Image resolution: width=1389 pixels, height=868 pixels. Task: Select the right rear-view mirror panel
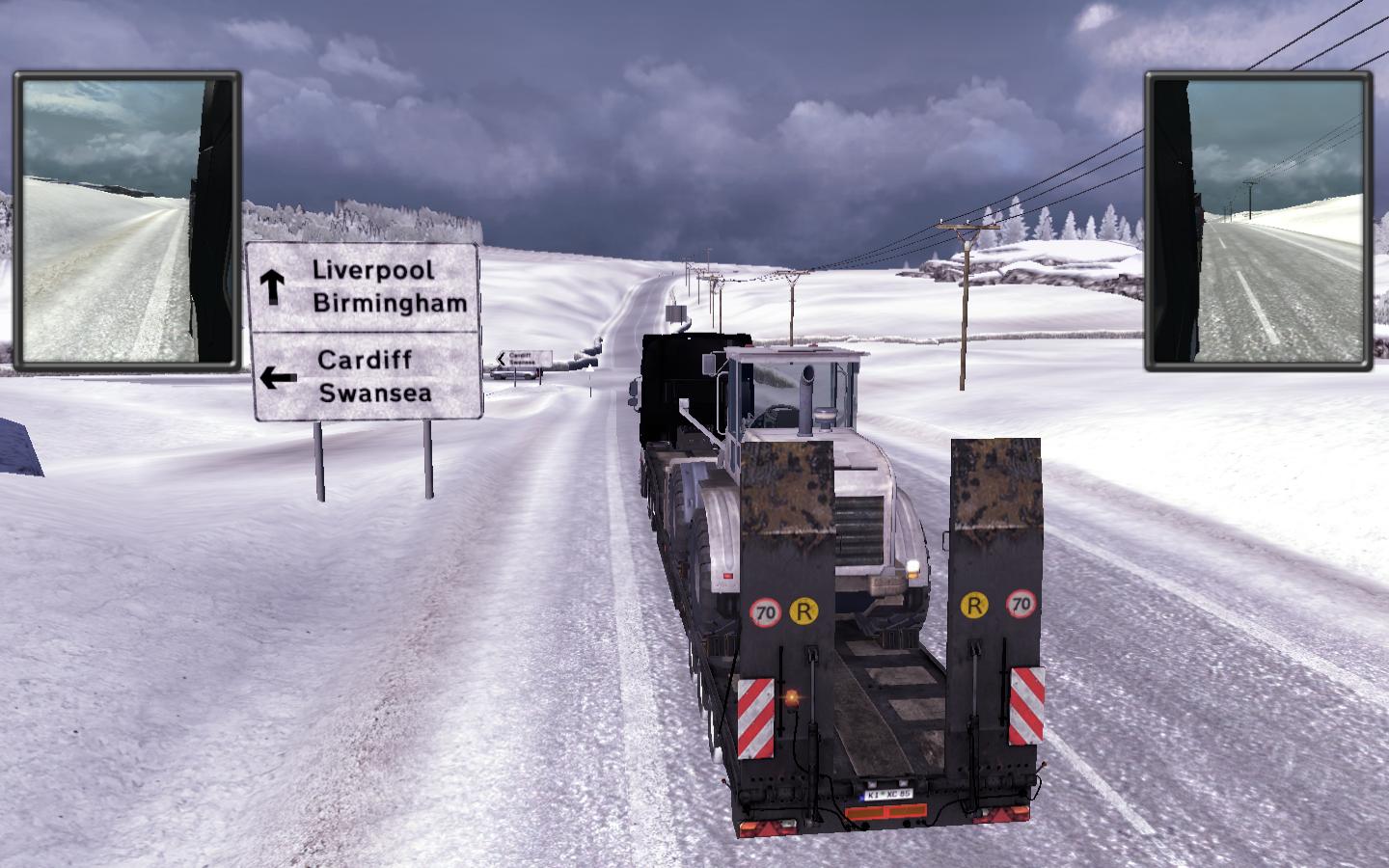point(1259,221)
